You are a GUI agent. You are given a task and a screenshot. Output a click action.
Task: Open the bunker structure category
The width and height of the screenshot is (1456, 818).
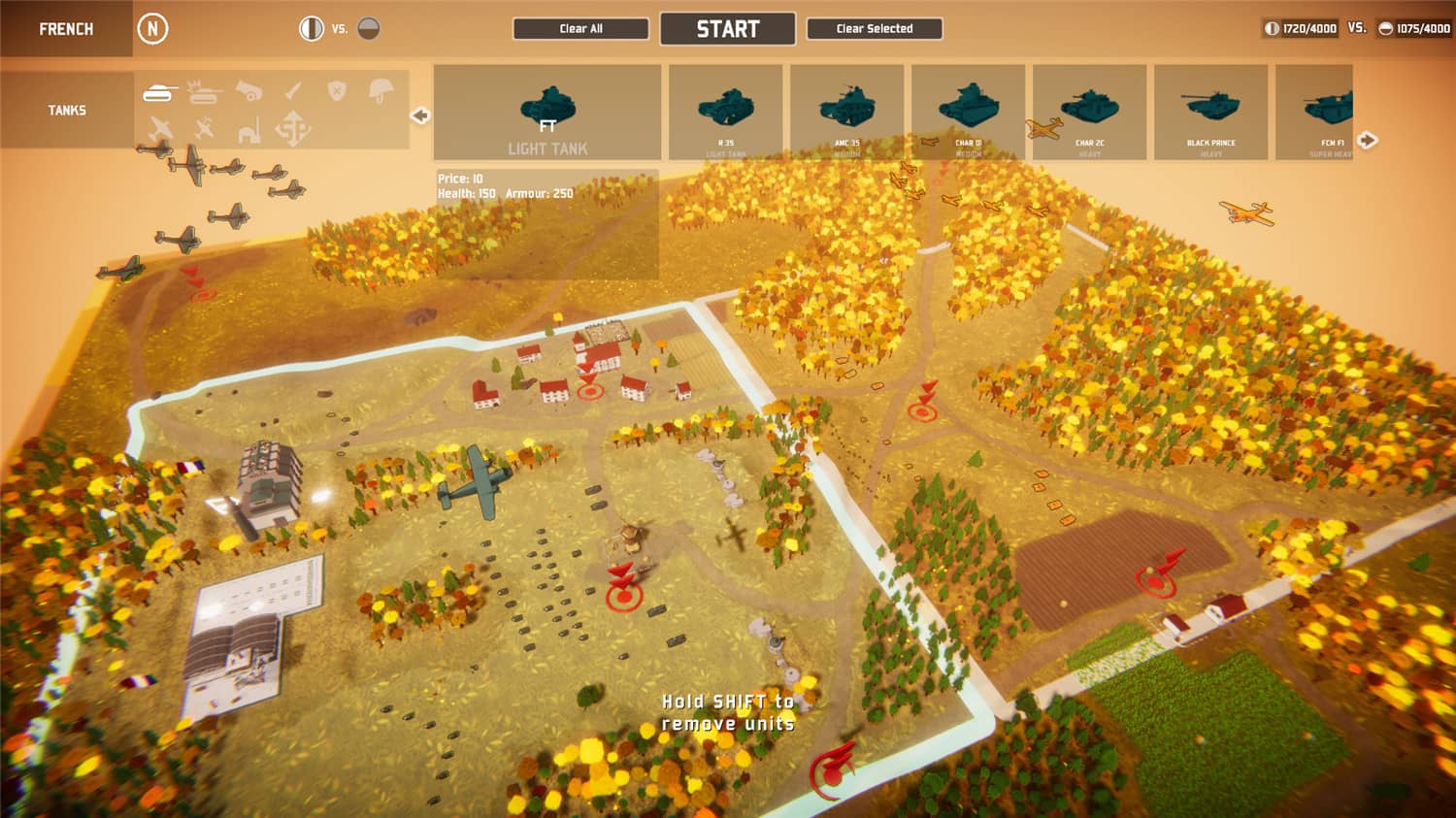pyautogui.click(x=248, y=130)
